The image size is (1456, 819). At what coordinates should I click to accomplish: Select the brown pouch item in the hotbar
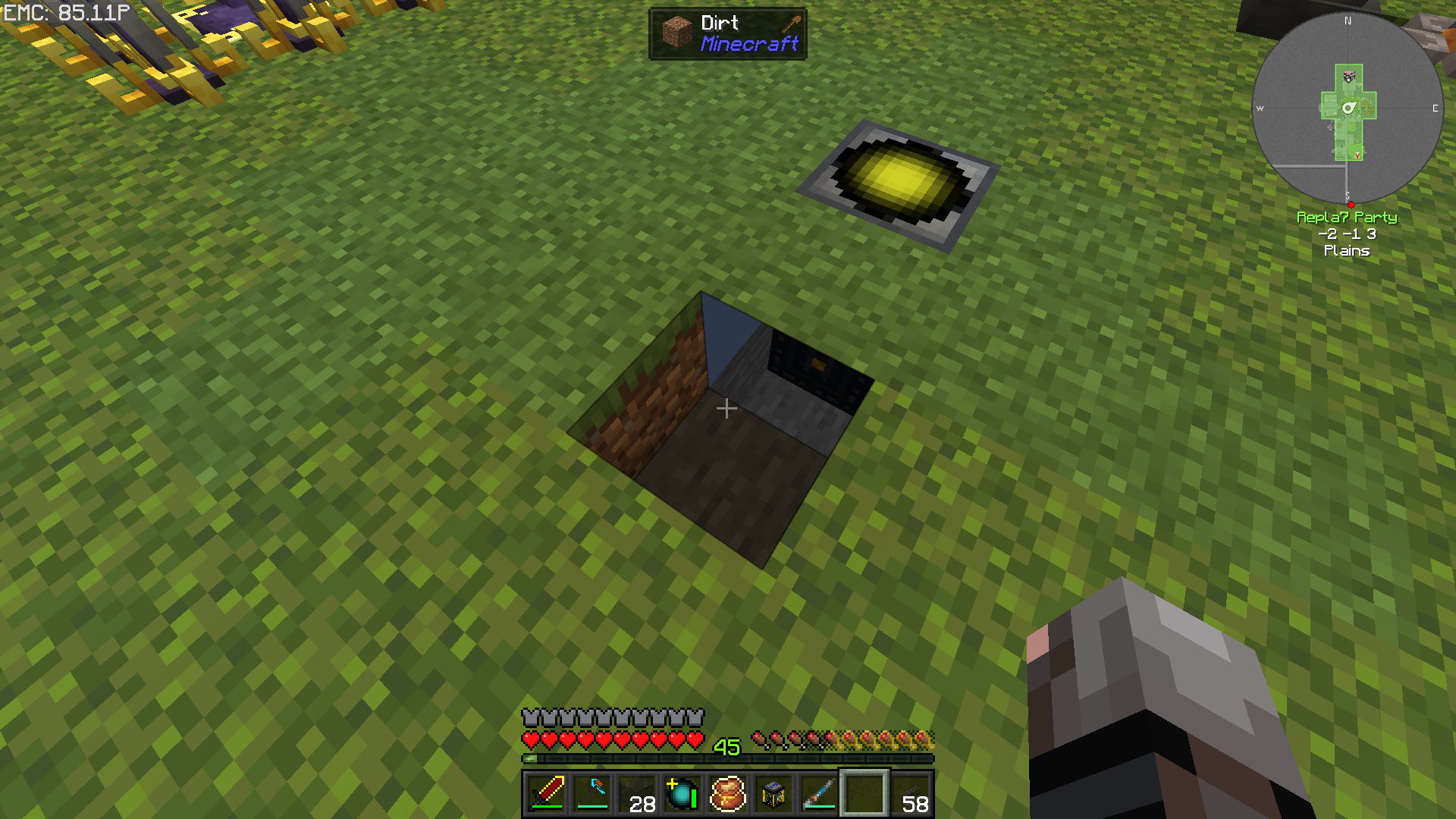pos(726,795)
